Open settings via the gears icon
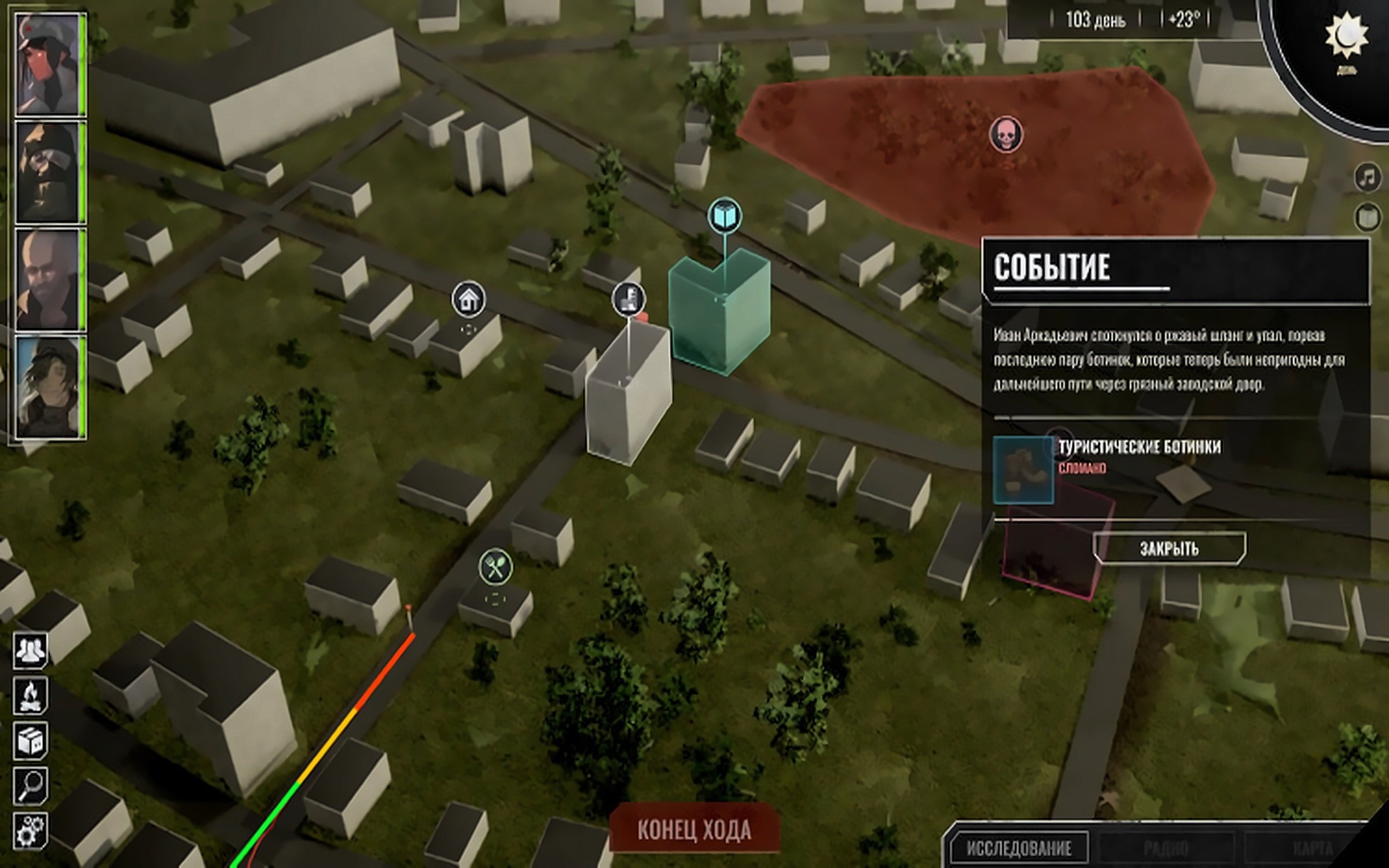This screenshot has height=868, width=1389. pyautogui.click(x=30, y=831)
